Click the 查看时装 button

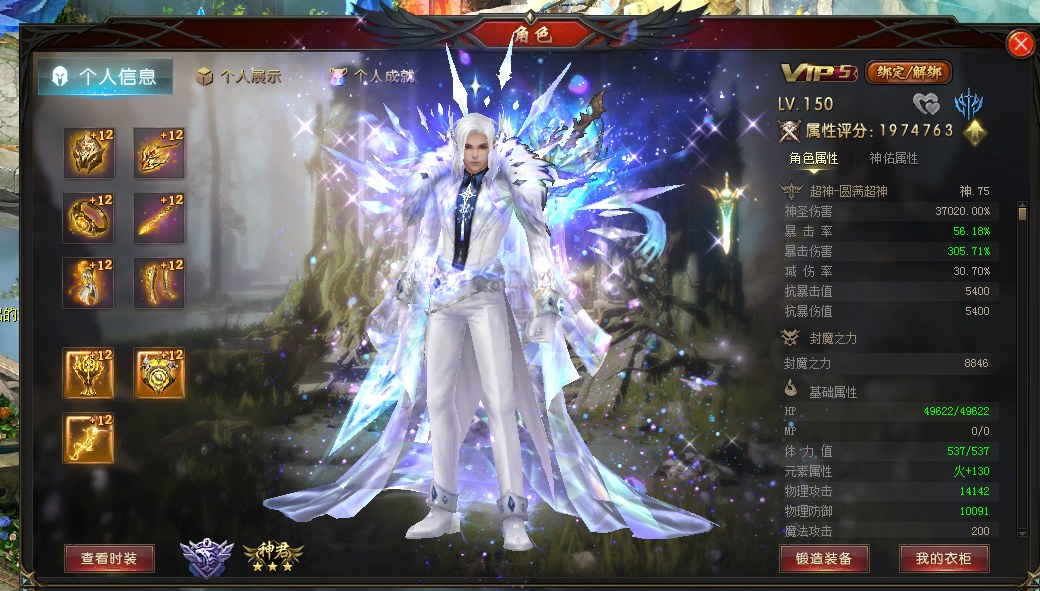point(109,559)
